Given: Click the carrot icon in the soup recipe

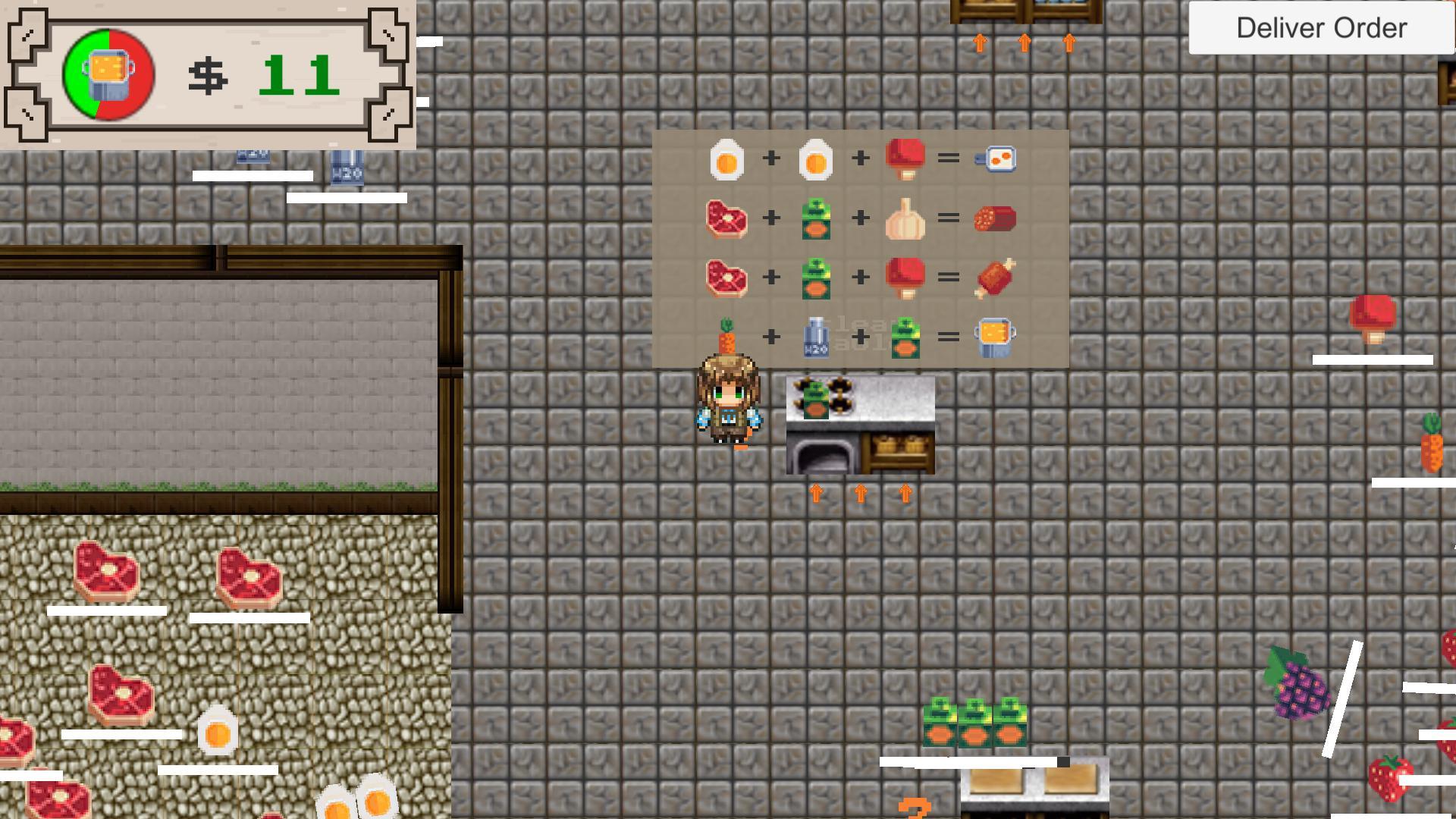Looking at the screenshot, I should (x=726, y=336).
